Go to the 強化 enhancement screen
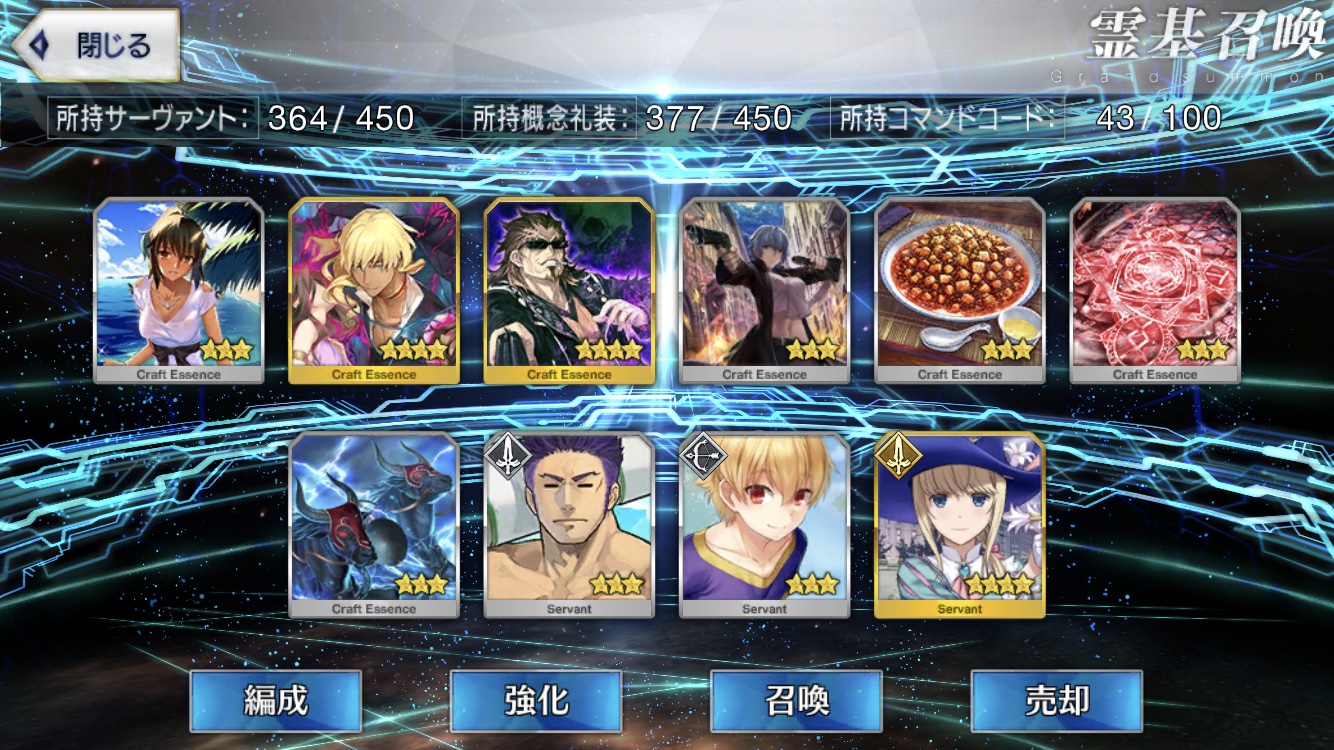Viewport: 1334px width, 750px height. (536, 701)
